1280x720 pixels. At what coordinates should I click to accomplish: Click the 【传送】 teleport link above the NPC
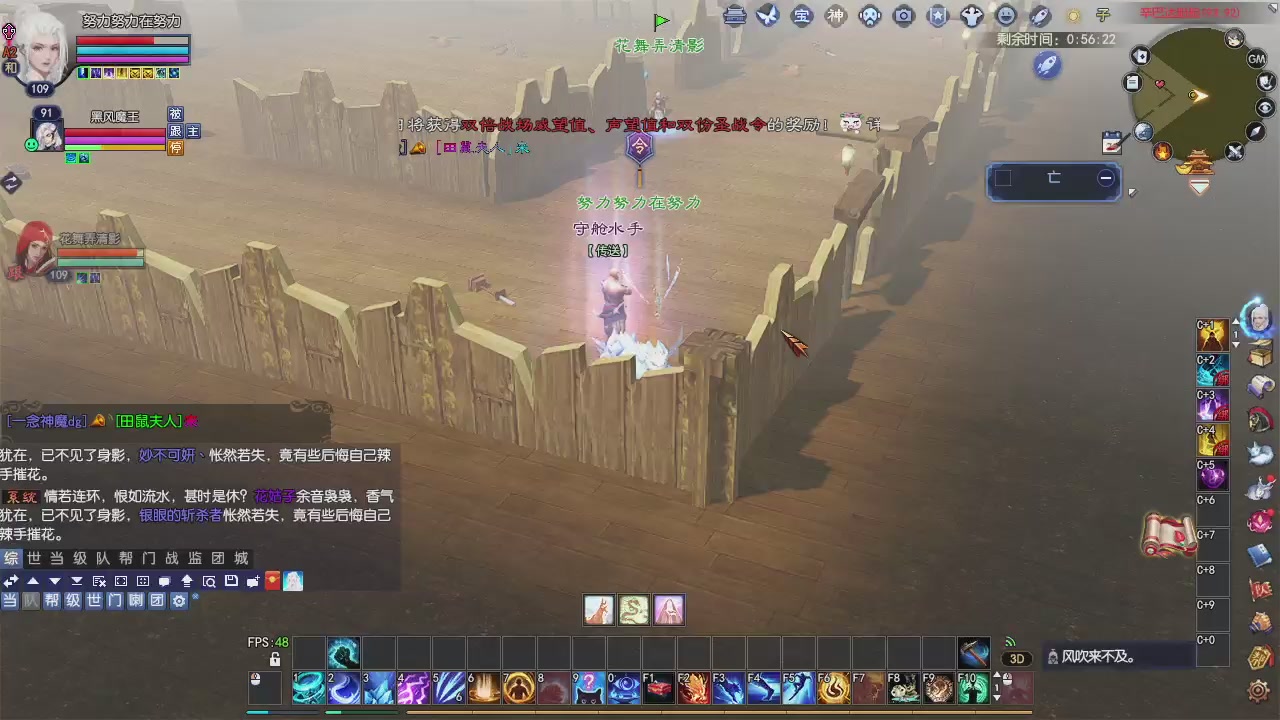[610, 251]
